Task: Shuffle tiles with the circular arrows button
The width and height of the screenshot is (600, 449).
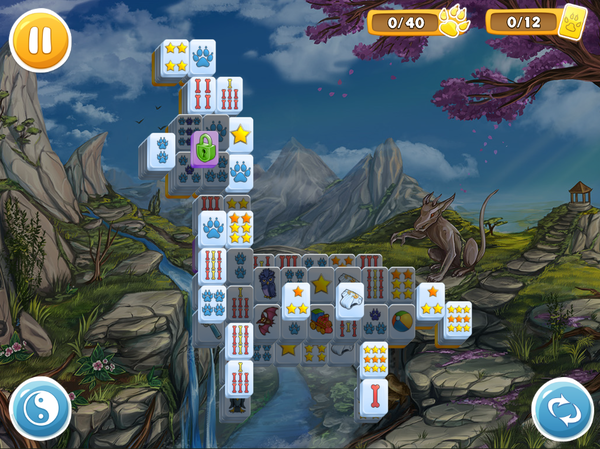Action: click(x=562, y=409)
